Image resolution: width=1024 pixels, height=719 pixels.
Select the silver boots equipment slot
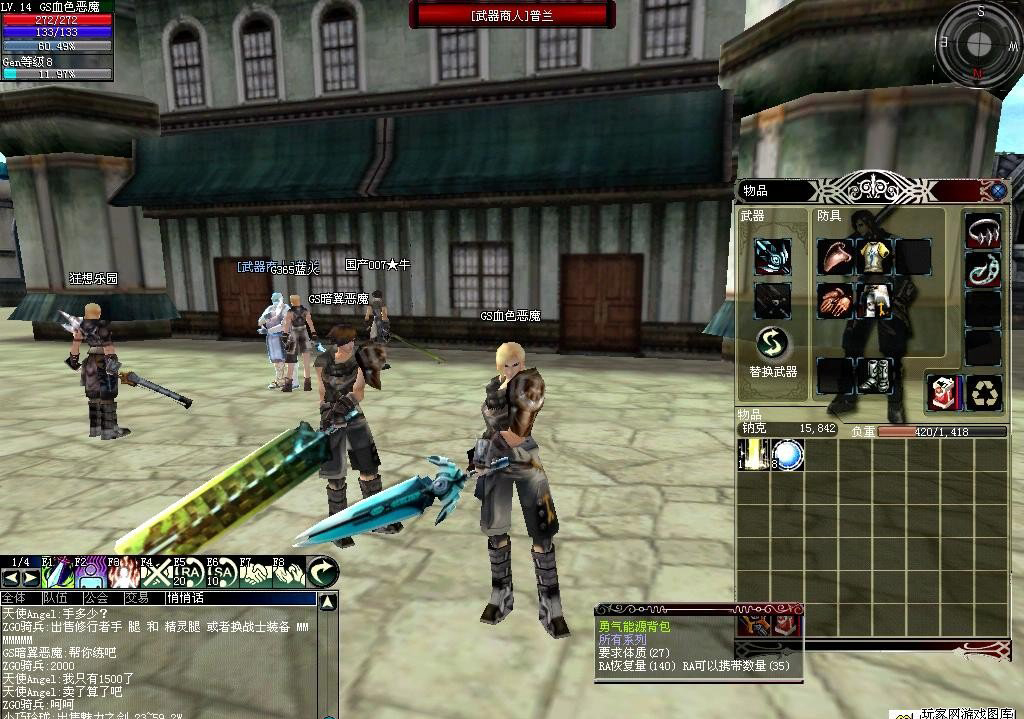[874, 376]
